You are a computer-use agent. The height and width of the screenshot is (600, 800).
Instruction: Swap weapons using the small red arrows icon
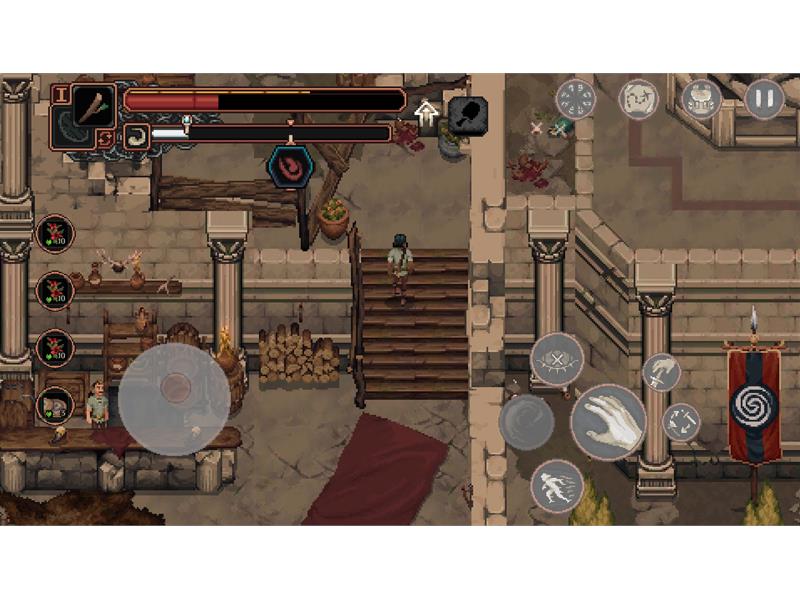point(106,138)
